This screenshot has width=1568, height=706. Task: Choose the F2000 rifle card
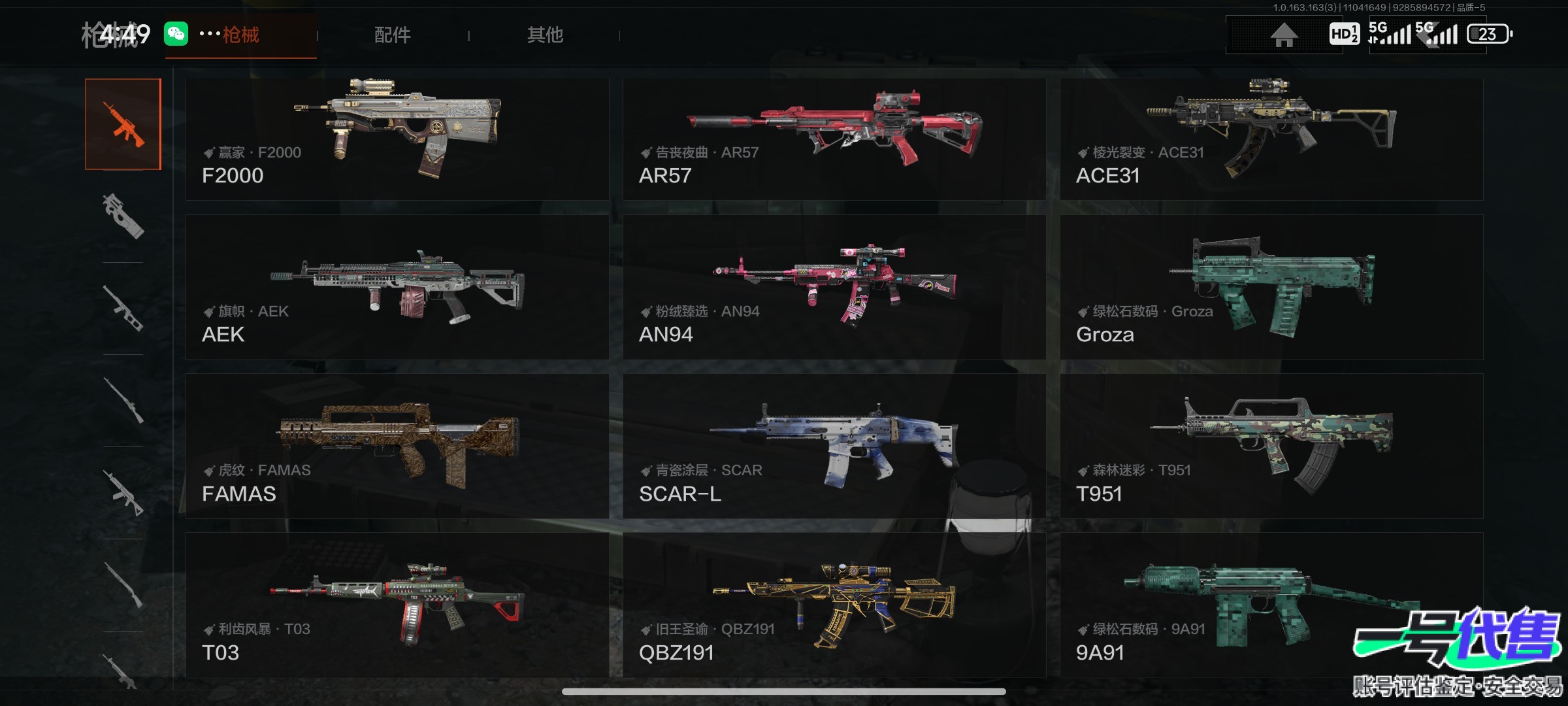(397, 139)
